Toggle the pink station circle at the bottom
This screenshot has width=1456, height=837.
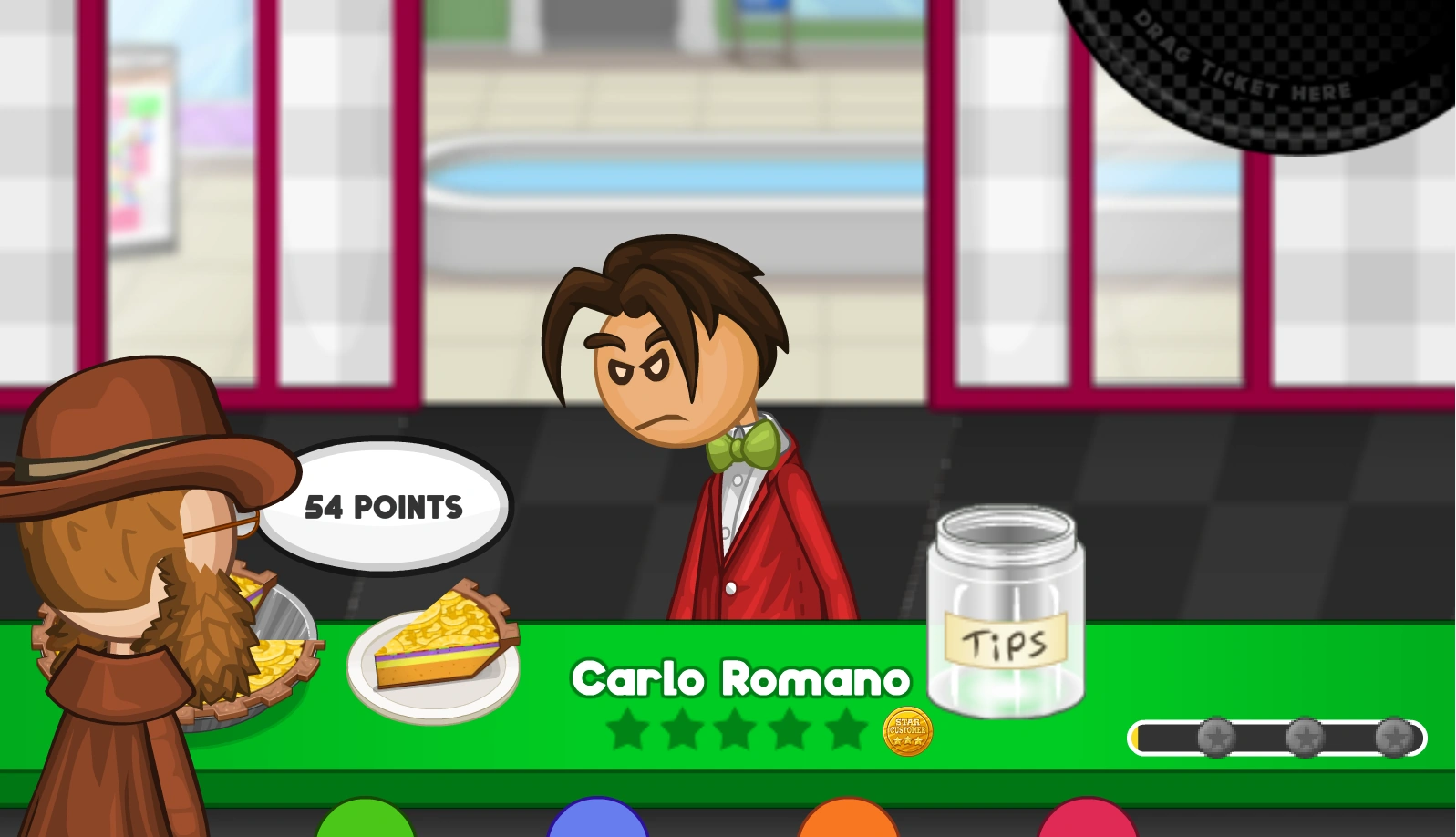1085,825
